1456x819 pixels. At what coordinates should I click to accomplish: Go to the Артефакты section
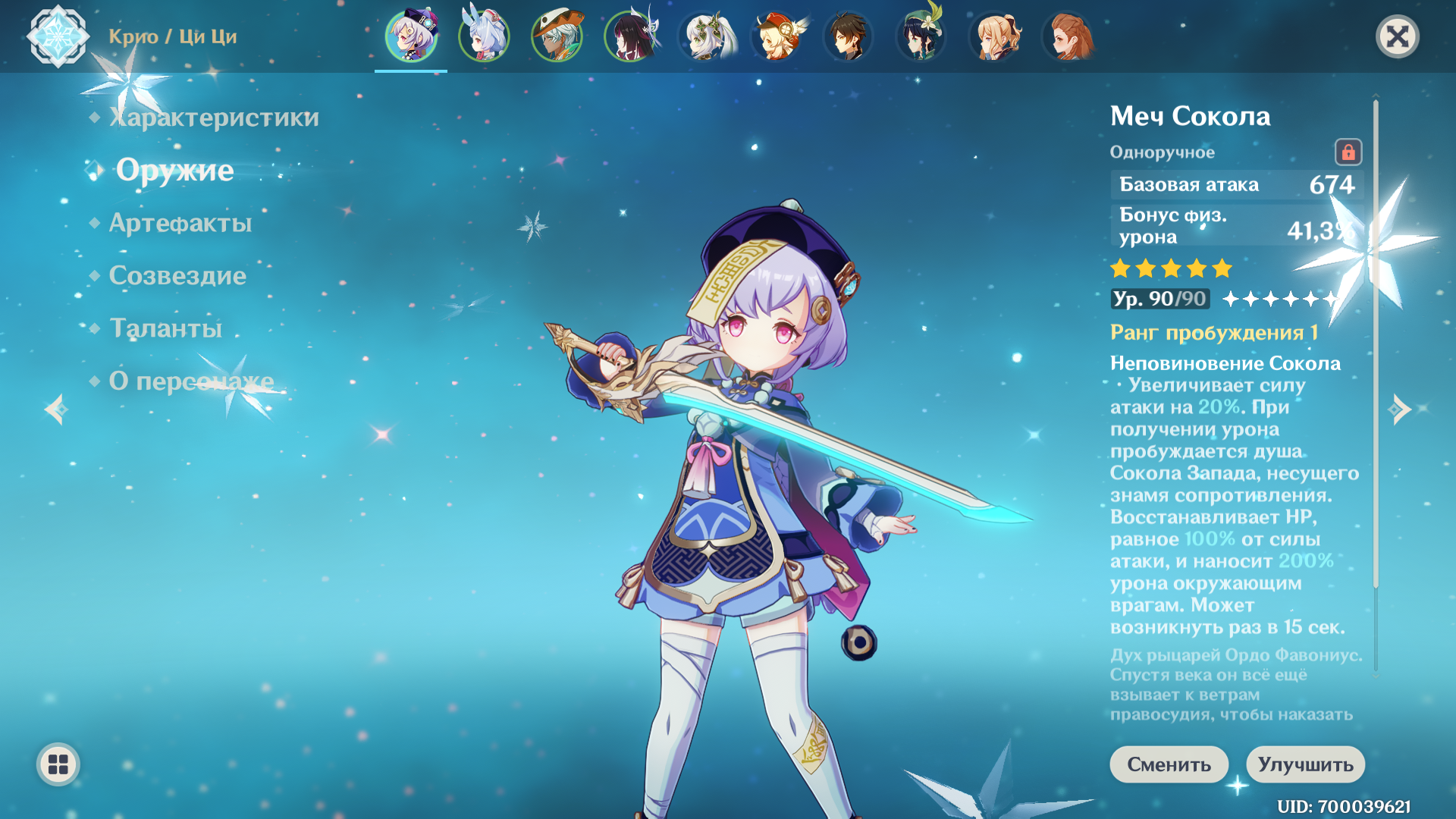180,223
